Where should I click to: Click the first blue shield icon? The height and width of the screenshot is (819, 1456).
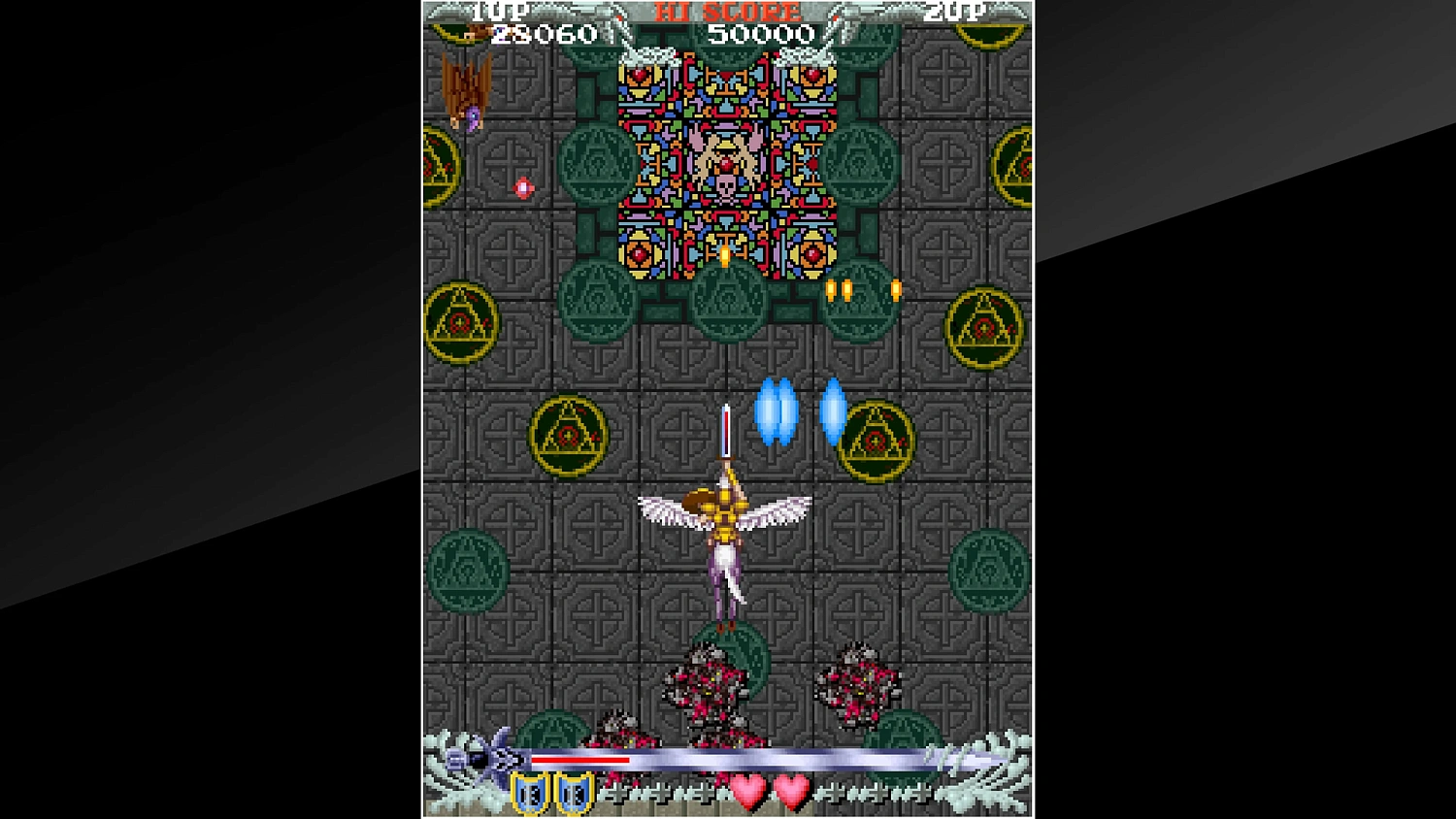pos(528,793)
